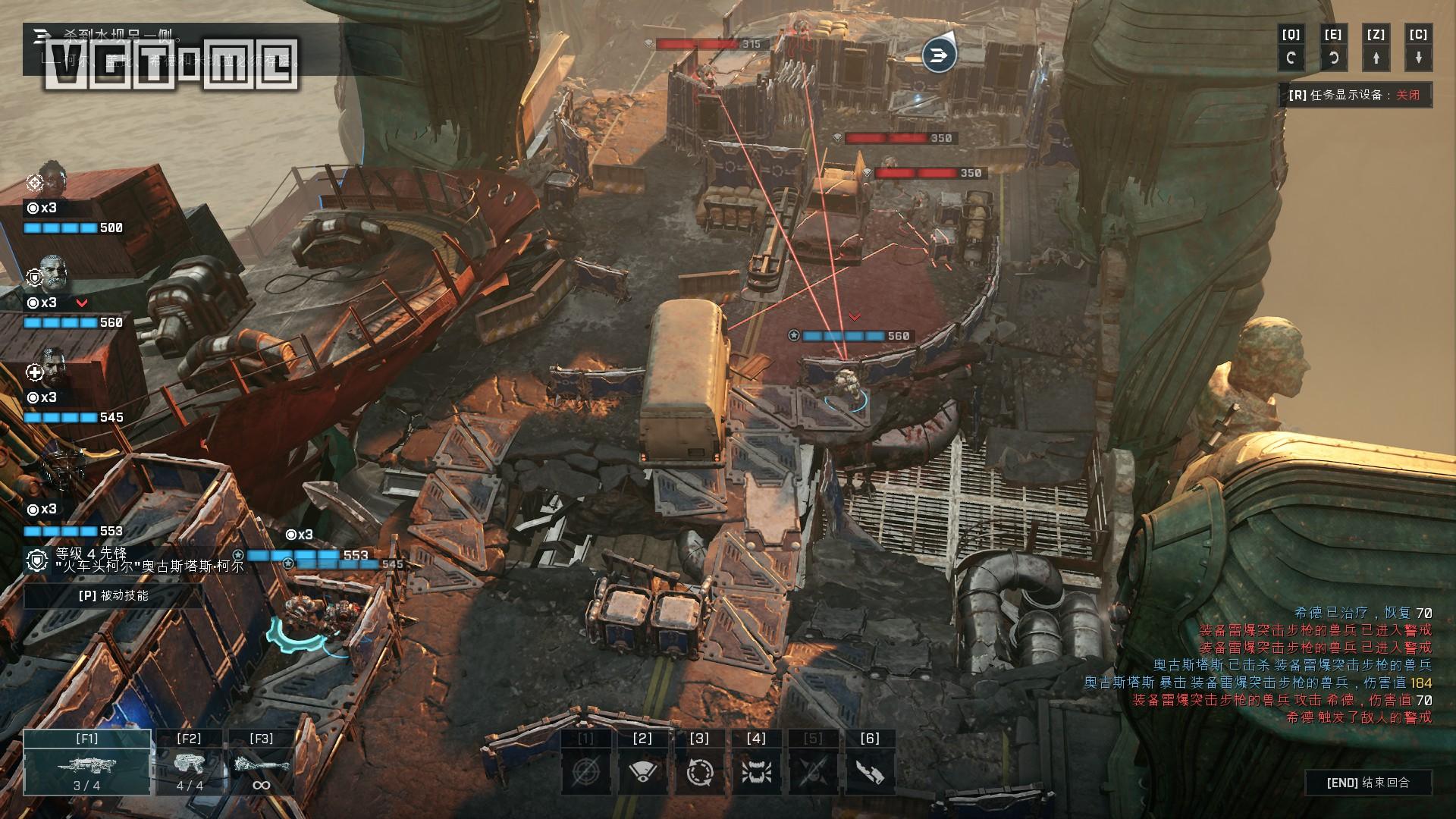Toggle the 任务显示设备 mission display
The width and height of the screenshot is (1456, 819).
1354,96
